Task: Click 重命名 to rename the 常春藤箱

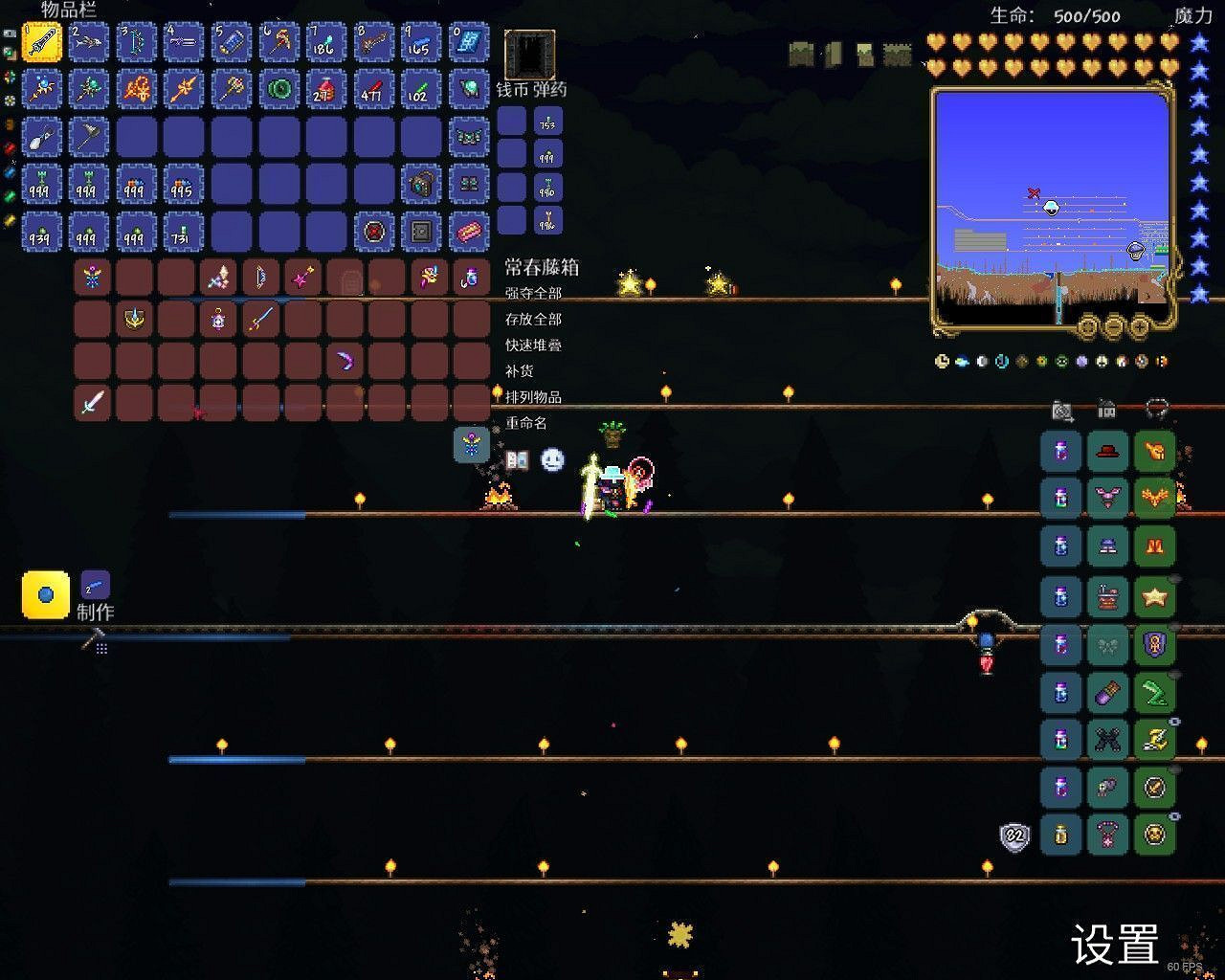Action: (526, 423)
